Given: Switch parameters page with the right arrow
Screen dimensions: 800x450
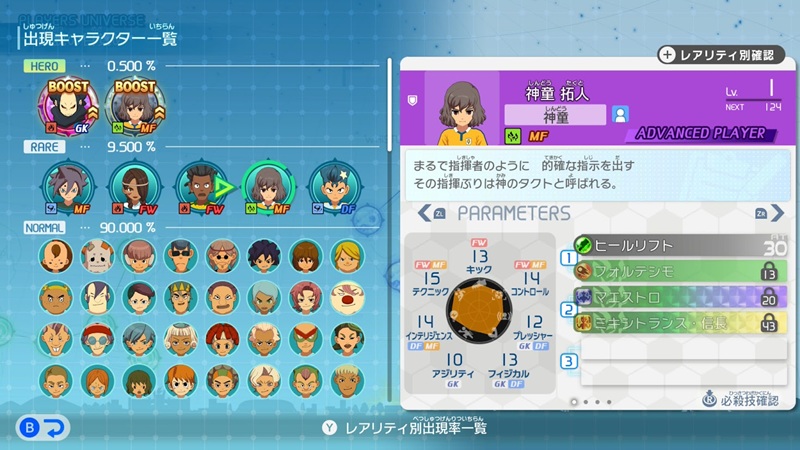Looking at the screenshot, I should 763,213.
